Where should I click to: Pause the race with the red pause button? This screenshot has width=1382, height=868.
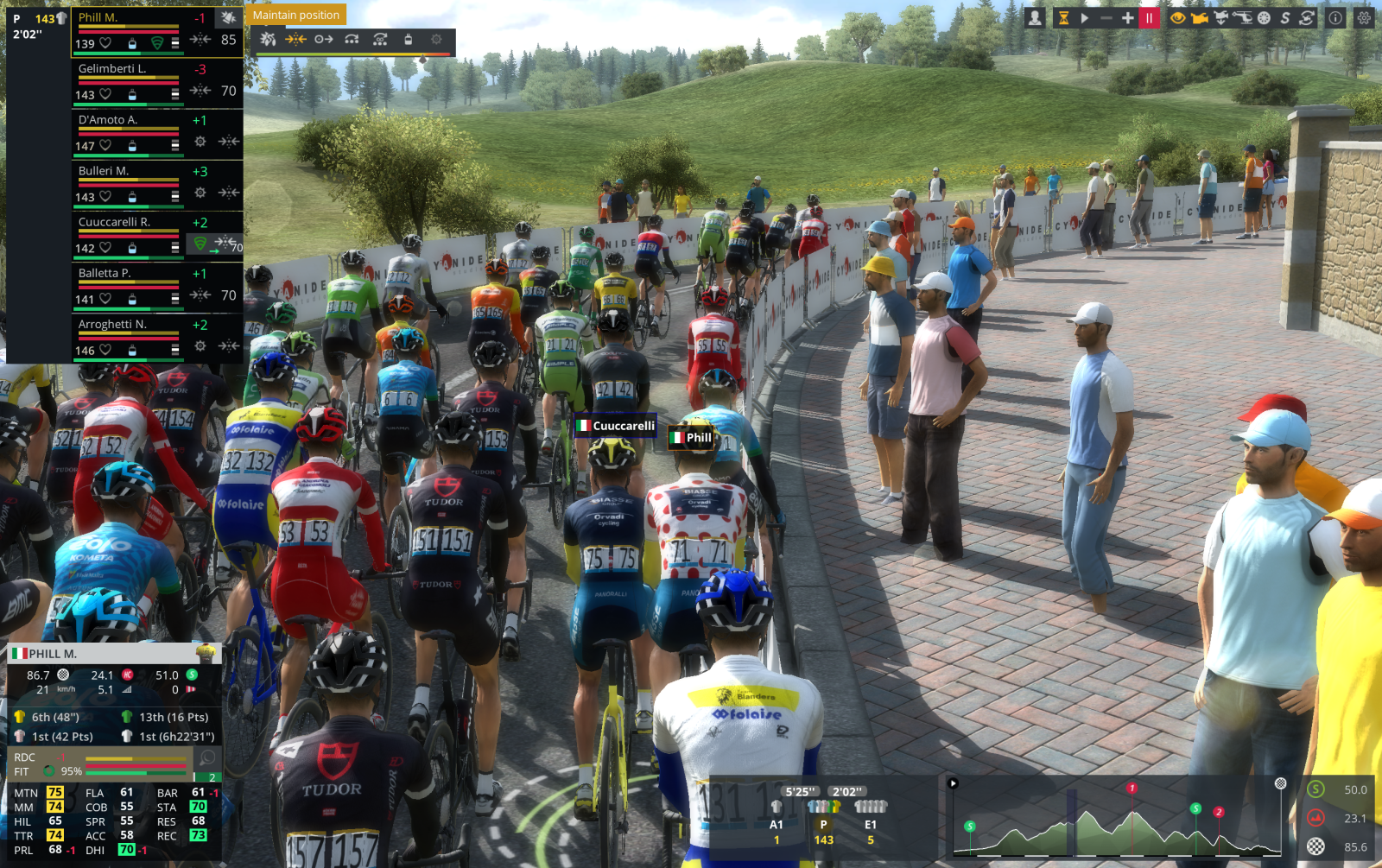pos(1149,17)
